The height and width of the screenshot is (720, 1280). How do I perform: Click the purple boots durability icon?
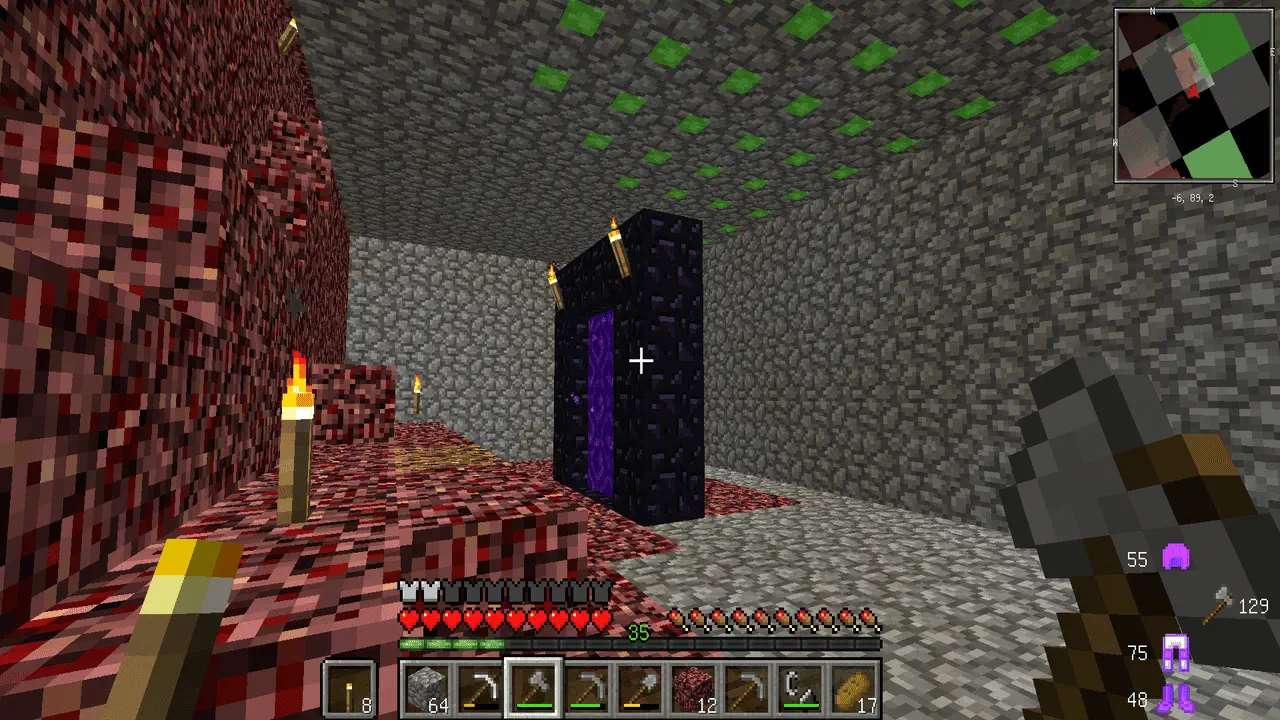(x=1174, y=697)
